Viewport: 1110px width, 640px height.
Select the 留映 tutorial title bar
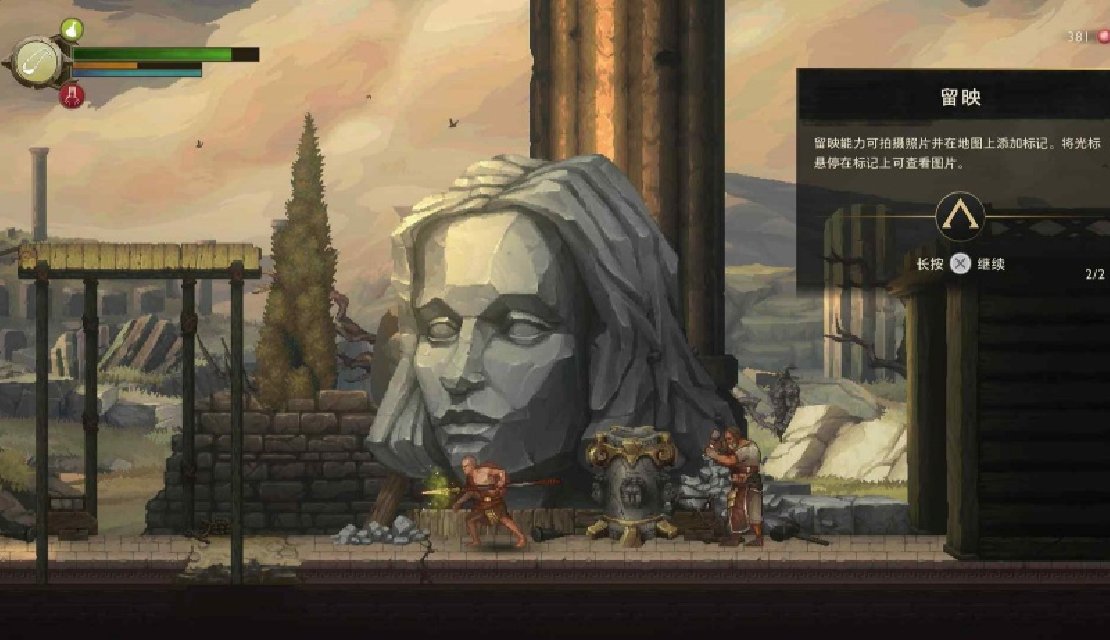point(958,98)
